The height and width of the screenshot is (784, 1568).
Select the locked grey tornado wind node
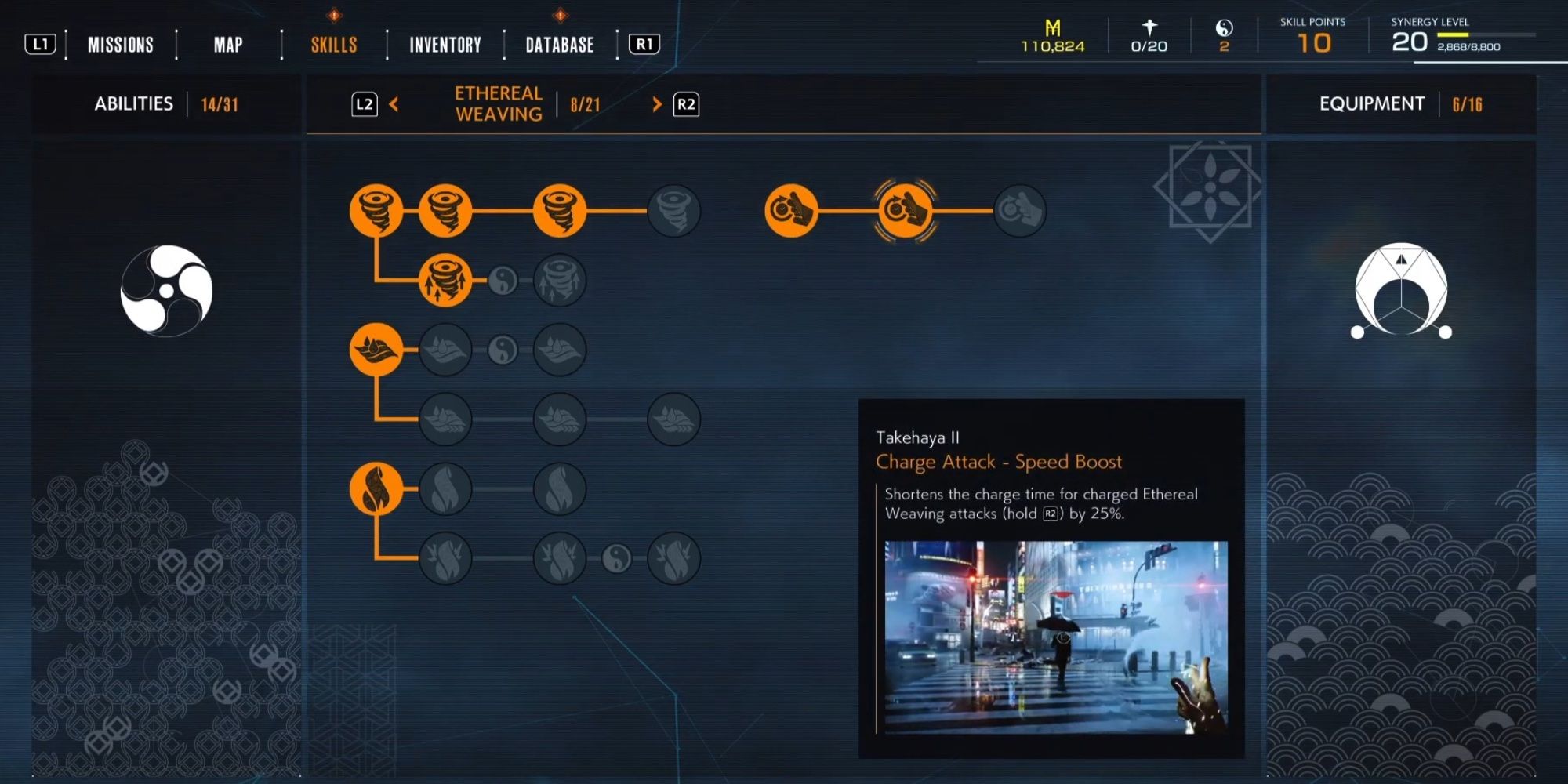click(x=673, y=210)
